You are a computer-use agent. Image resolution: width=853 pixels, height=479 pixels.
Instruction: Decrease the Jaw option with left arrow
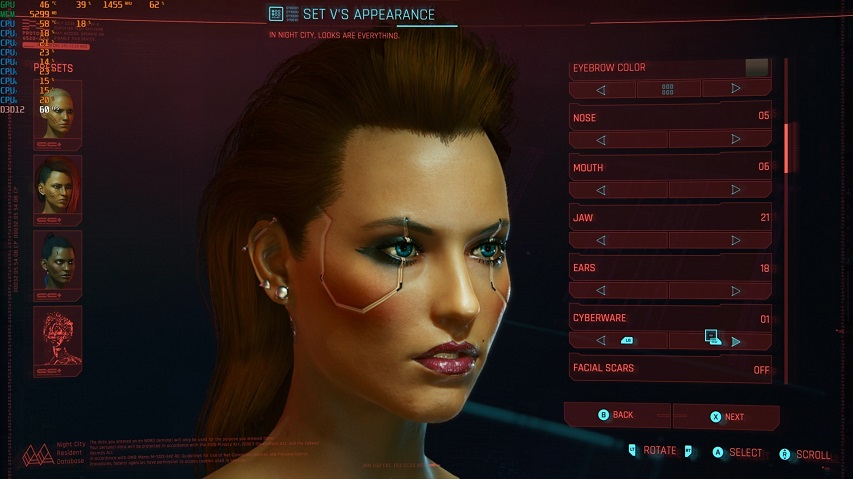coord(601,240)
